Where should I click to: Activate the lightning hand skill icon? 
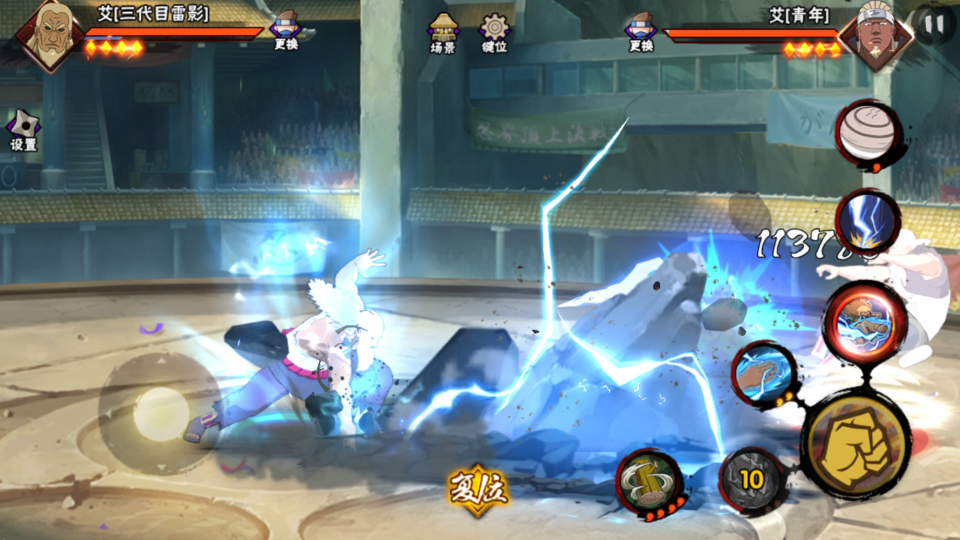[765, 375]
